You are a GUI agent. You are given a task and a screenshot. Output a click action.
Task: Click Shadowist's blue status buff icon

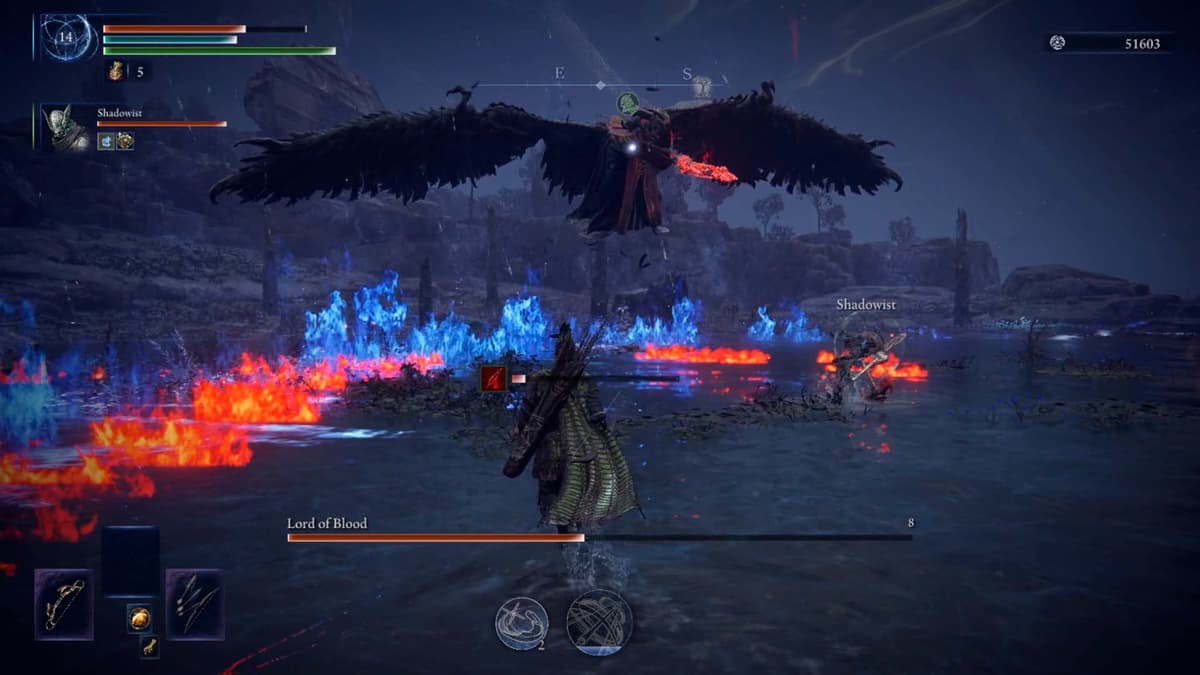(106, 142)
